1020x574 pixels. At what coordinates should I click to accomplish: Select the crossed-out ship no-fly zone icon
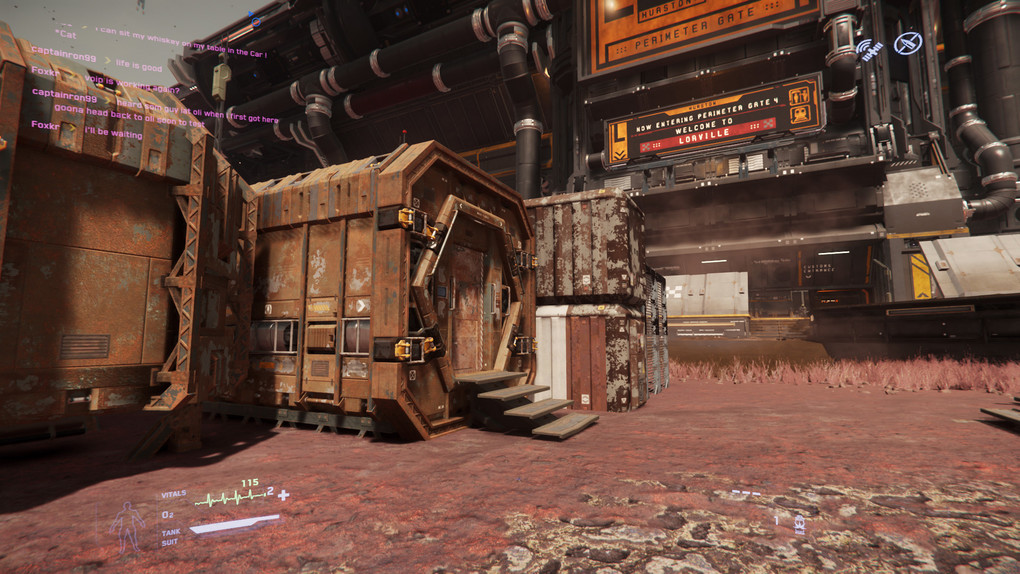[x=908, y=43]
